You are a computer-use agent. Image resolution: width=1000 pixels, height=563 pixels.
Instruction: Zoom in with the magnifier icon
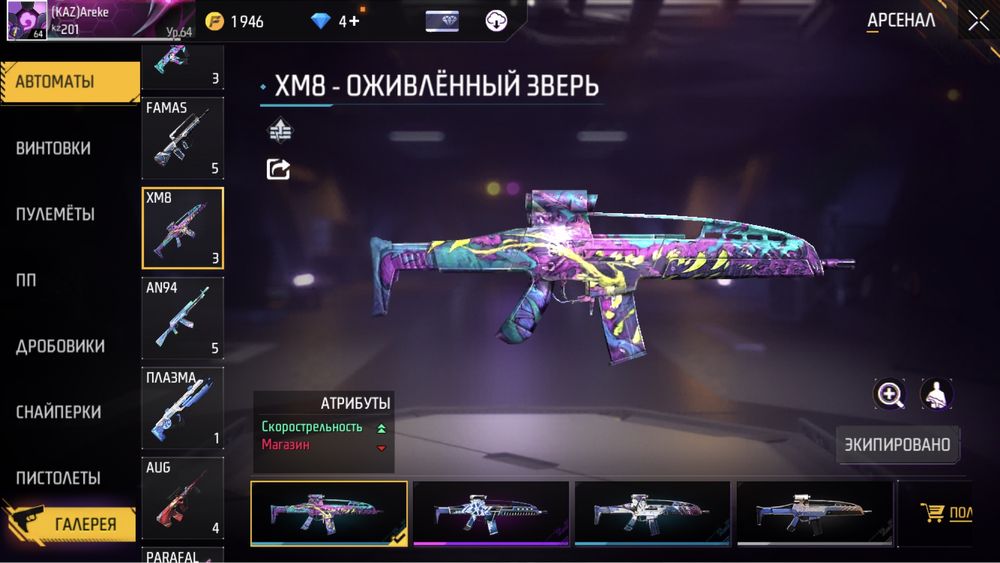[889, 394]
